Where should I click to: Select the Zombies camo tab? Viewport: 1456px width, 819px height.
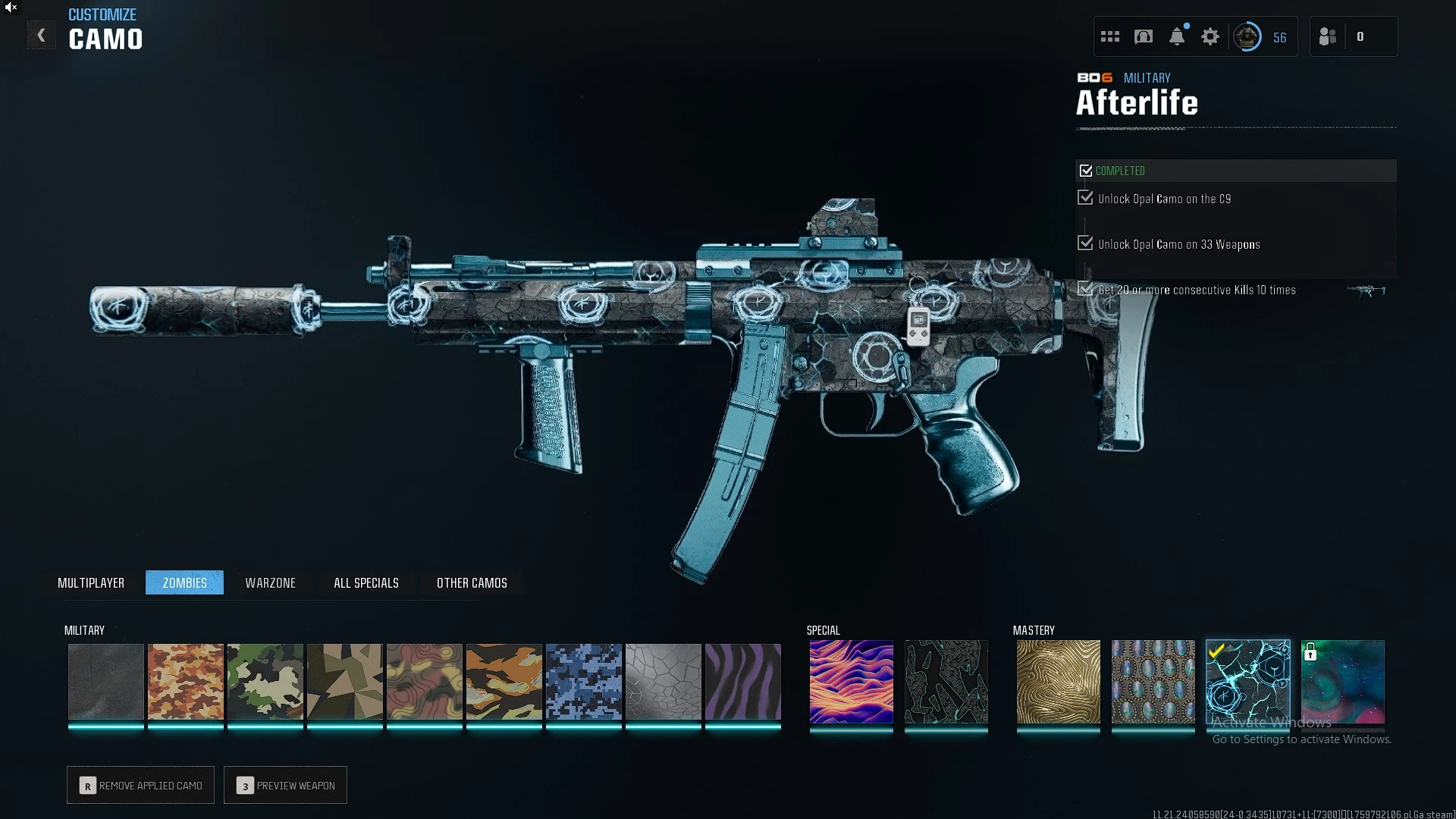point(184,582)
